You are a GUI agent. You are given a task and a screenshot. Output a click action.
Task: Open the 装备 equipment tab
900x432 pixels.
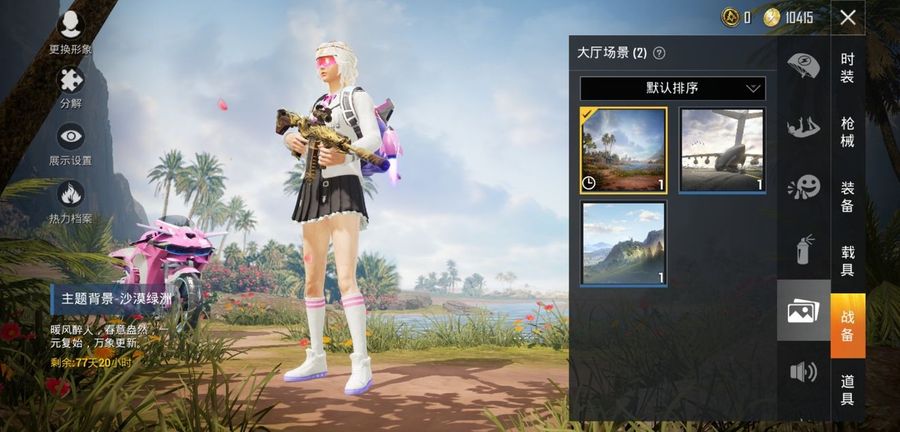[847, 196]
